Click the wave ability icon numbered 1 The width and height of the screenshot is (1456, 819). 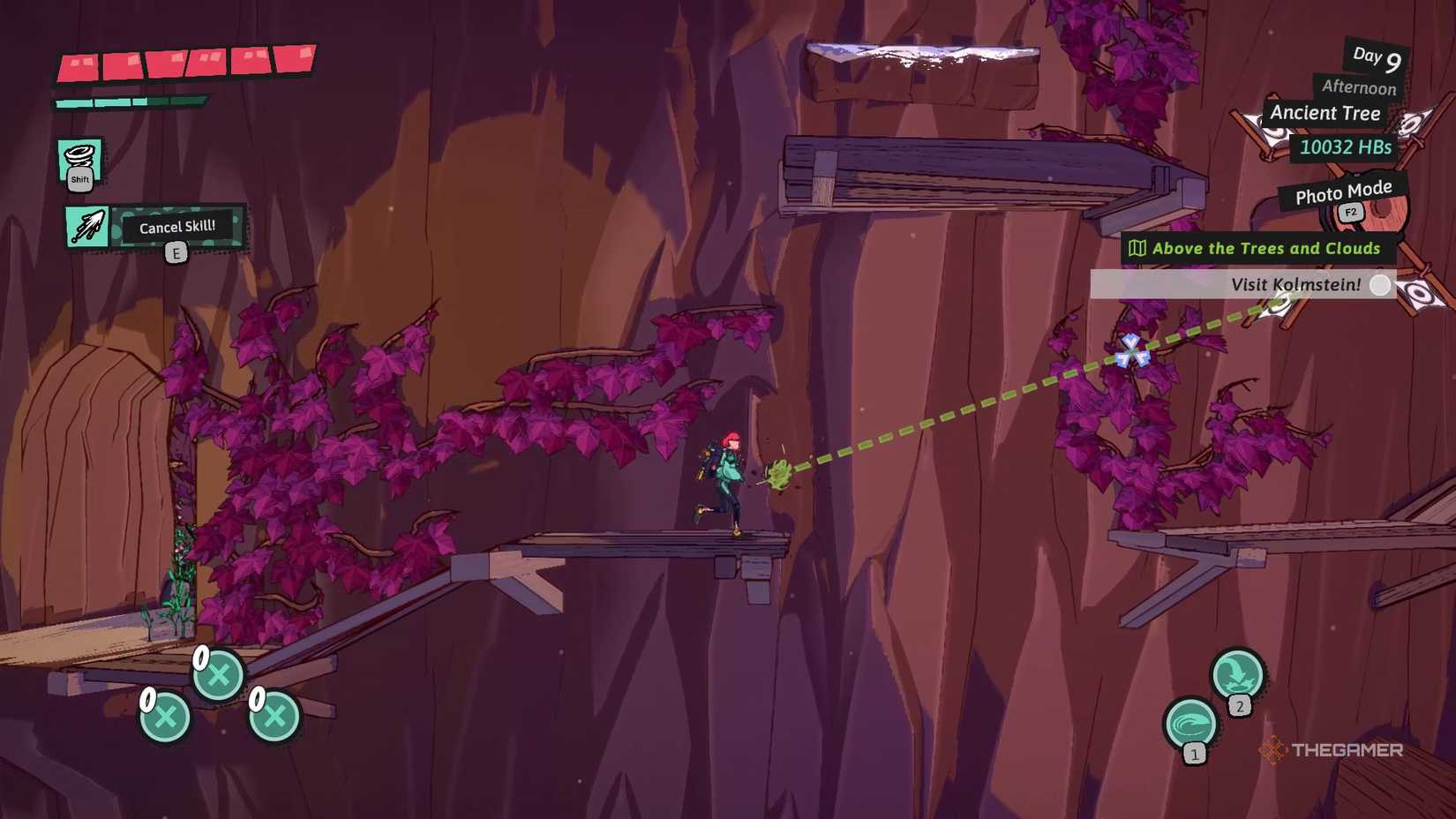(x=1190, y=722)
